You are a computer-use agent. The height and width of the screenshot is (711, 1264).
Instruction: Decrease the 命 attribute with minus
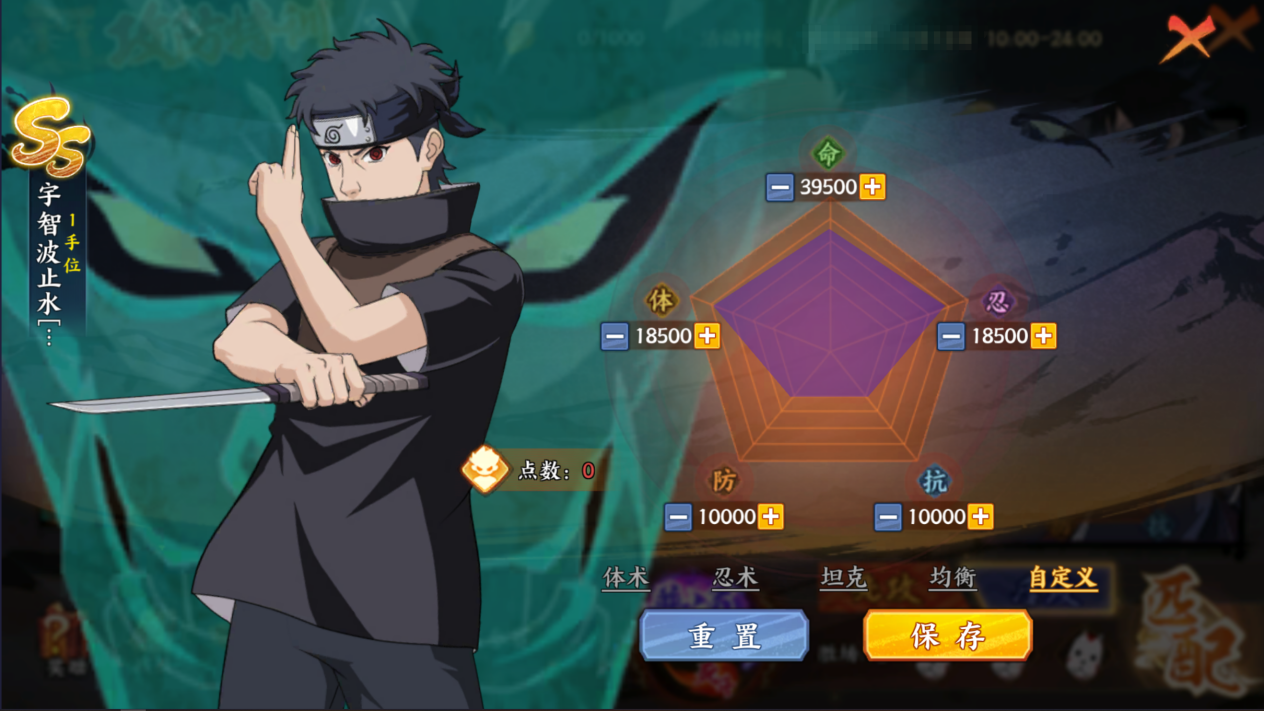(x=780, y=187)
